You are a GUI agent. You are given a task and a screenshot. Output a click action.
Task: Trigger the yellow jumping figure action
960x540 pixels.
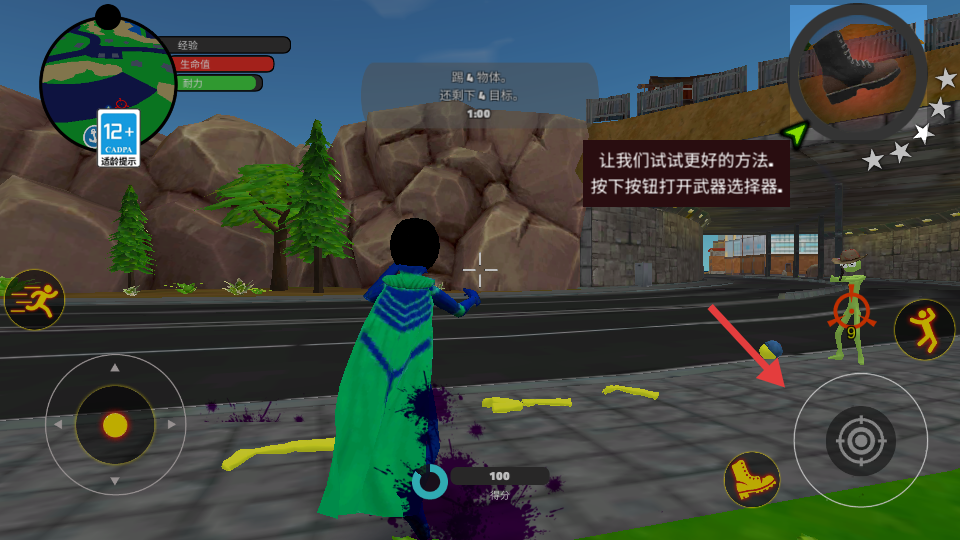click(924, 329)
